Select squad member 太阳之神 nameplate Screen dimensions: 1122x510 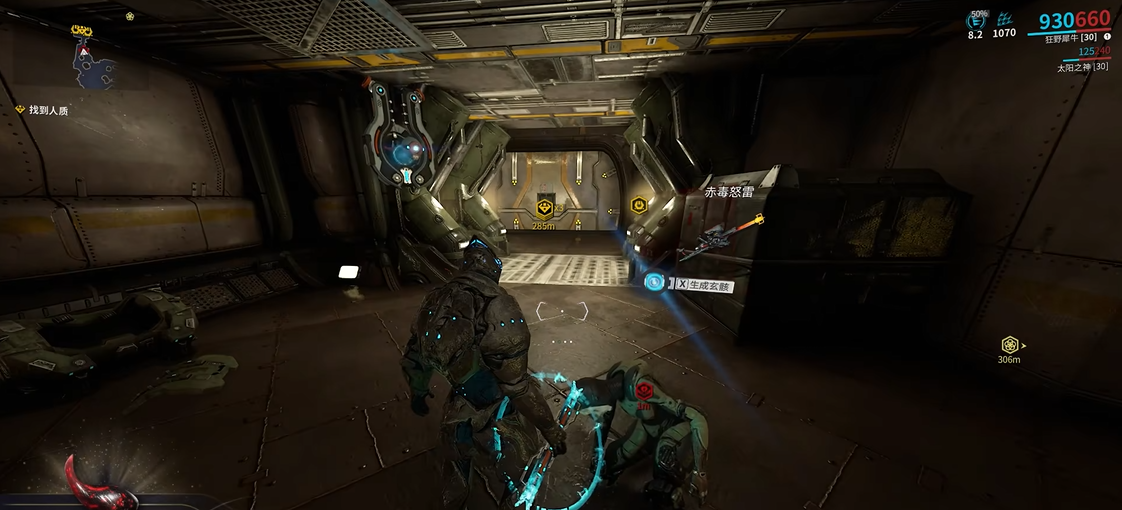pyautogui.click(x=1082, y=67)
